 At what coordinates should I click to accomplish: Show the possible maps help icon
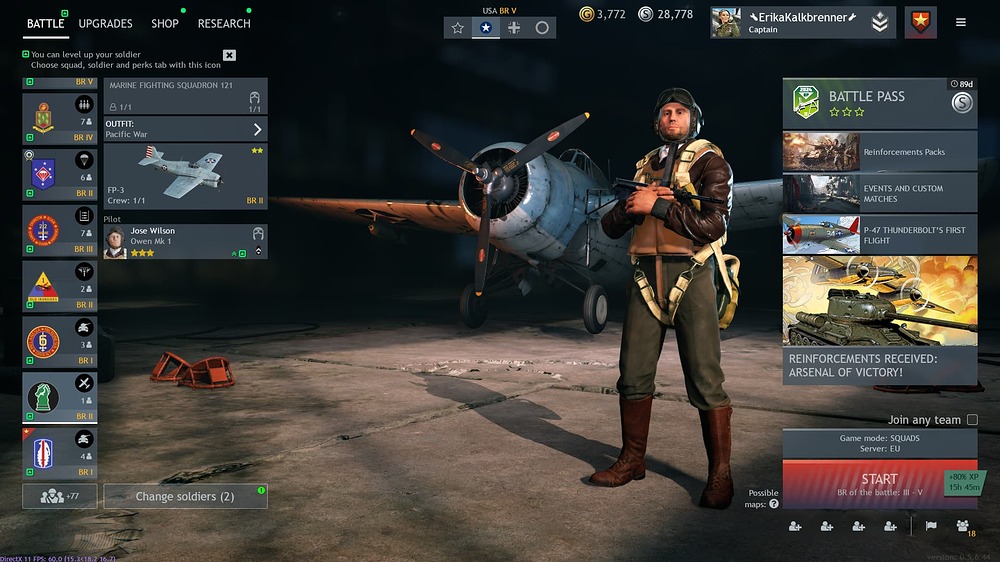click(773, 504)
